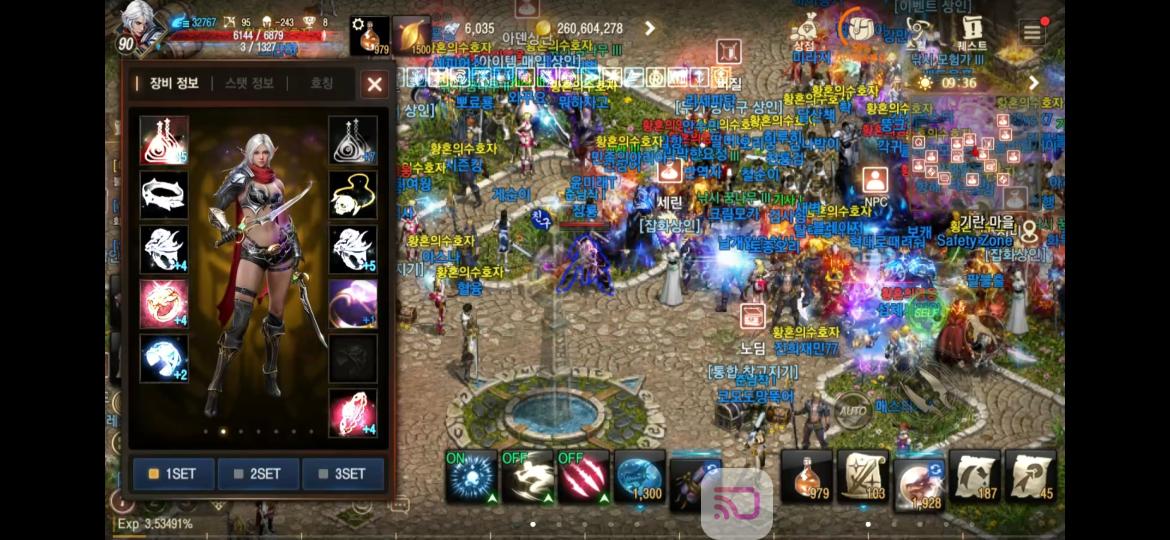The image size is (1170, 540).
Task: Activate the blue burst skill marked ON
Action: [472, 476]
